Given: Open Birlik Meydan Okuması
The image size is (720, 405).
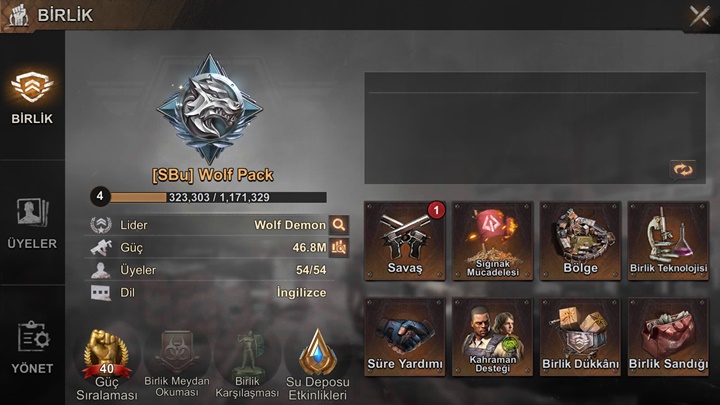Looking at the screenshot, I should coord(177,363).
